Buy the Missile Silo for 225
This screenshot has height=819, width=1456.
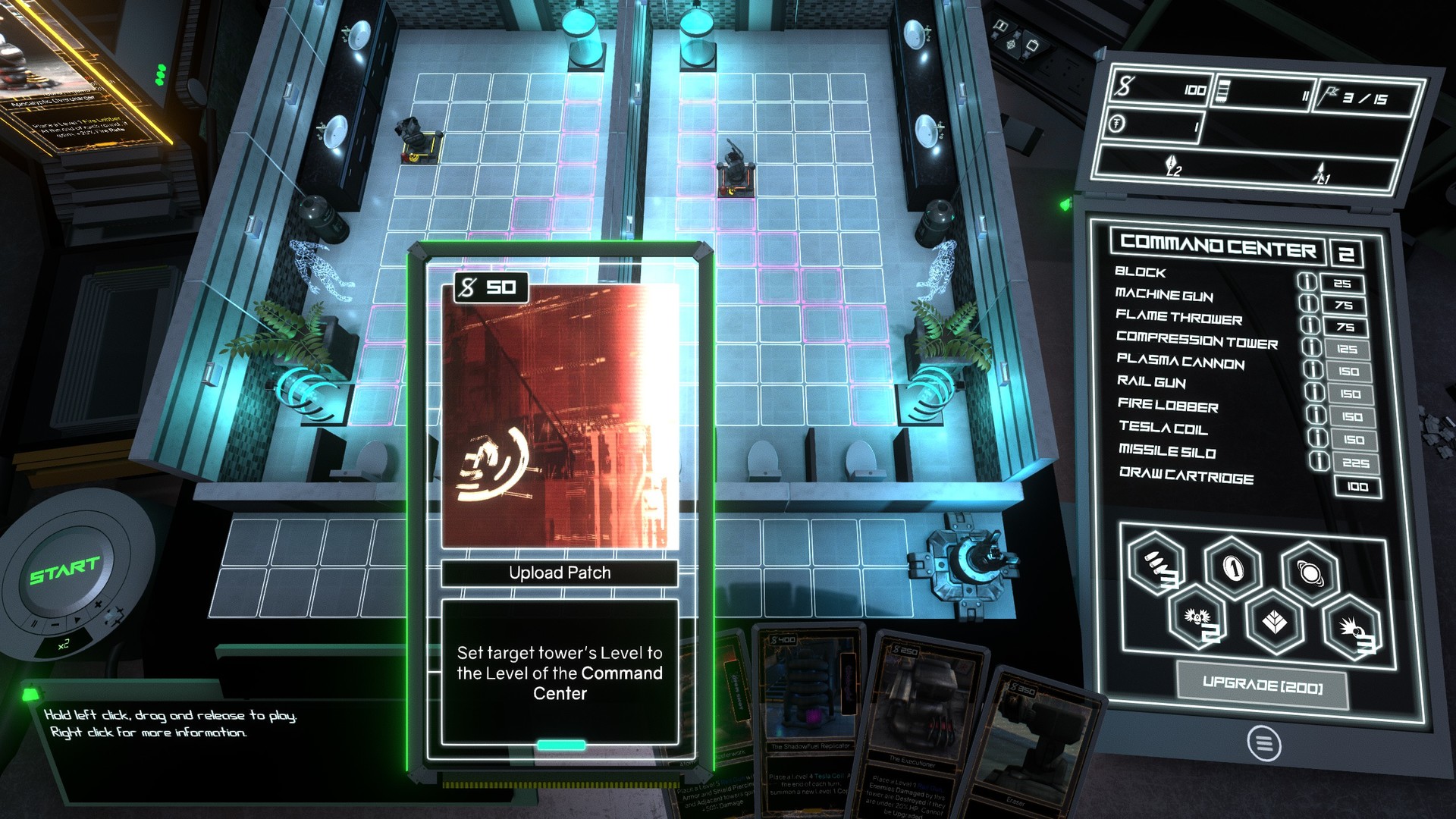coord(1355,463)
